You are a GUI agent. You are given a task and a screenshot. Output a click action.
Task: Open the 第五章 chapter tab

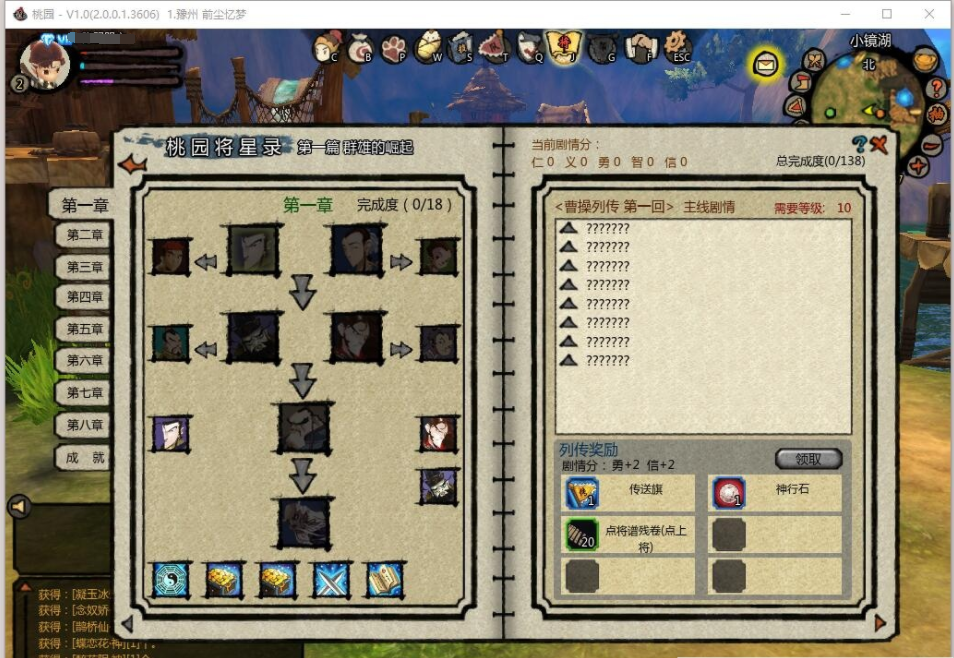pyautogui.click(x=85, y=329)
